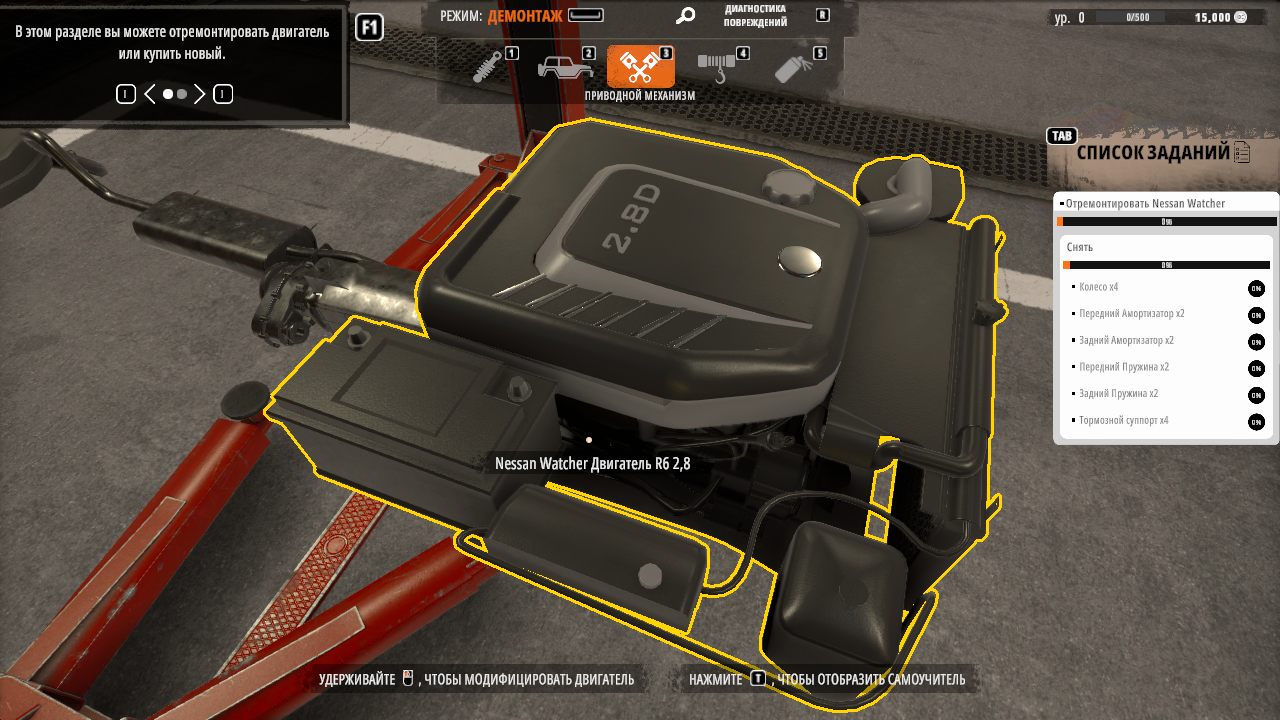Go to the previous tutorial page
Image resolution: width=1280 pixels, height=720 pixels.
150,94
